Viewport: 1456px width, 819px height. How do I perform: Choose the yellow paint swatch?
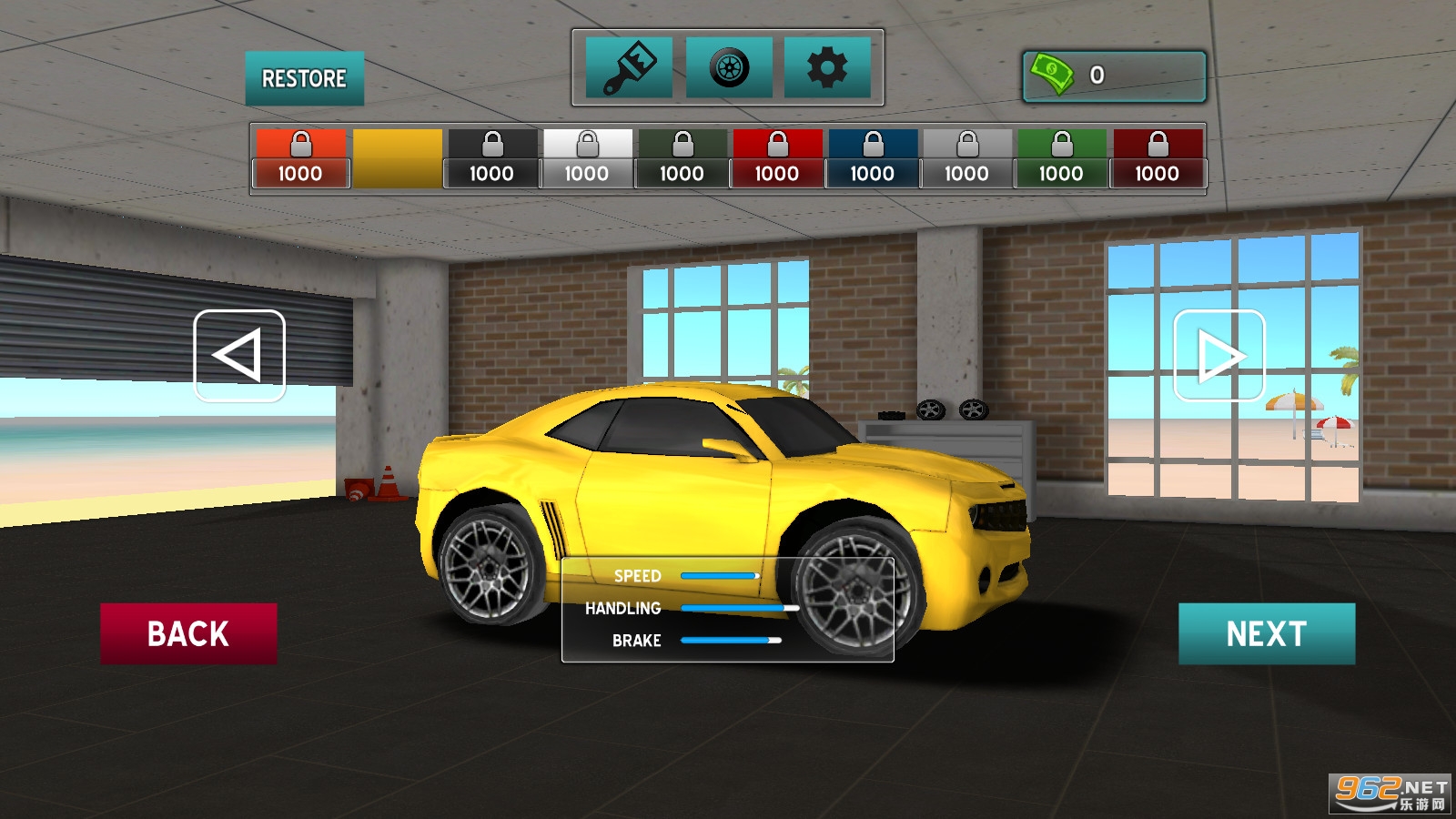(398, 158)
